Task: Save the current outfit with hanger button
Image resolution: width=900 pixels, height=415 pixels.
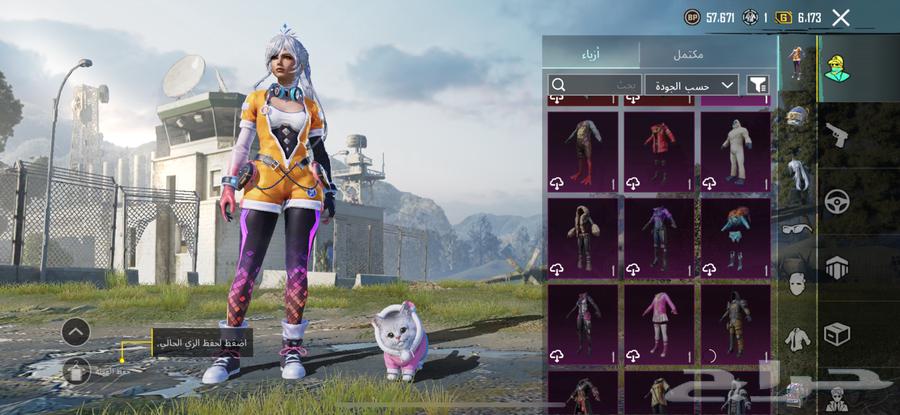Action: pyautogui.click(x=76, y=371)
